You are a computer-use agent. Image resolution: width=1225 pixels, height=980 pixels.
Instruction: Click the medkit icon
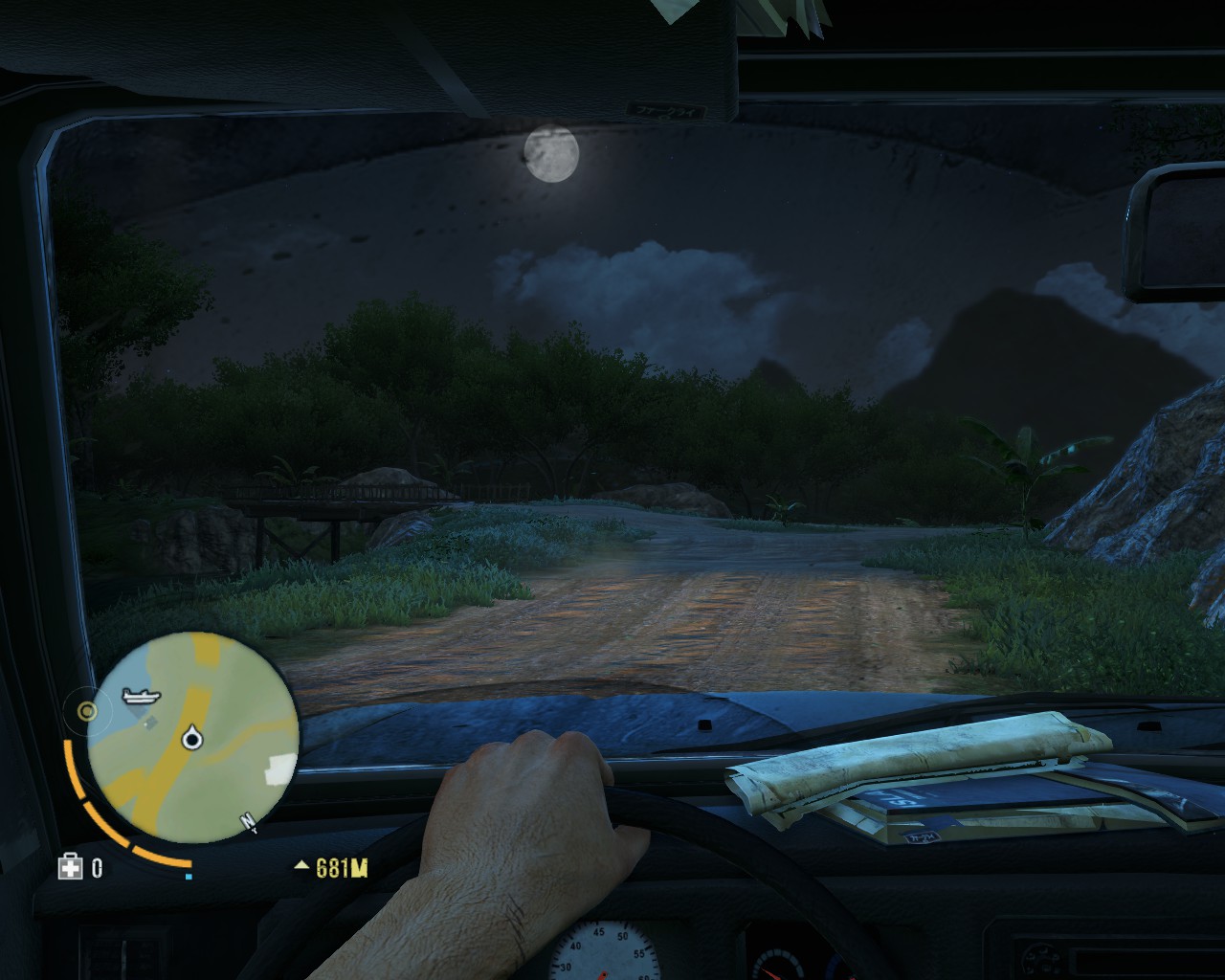pos(69,868)
